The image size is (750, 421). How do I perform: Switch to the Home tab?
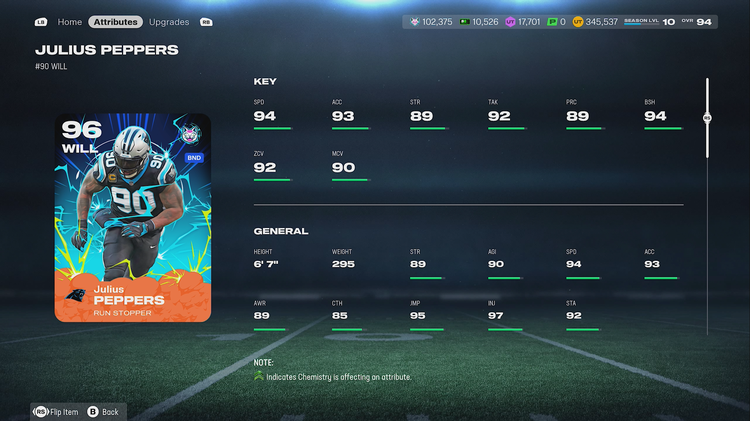coord(69,21)
